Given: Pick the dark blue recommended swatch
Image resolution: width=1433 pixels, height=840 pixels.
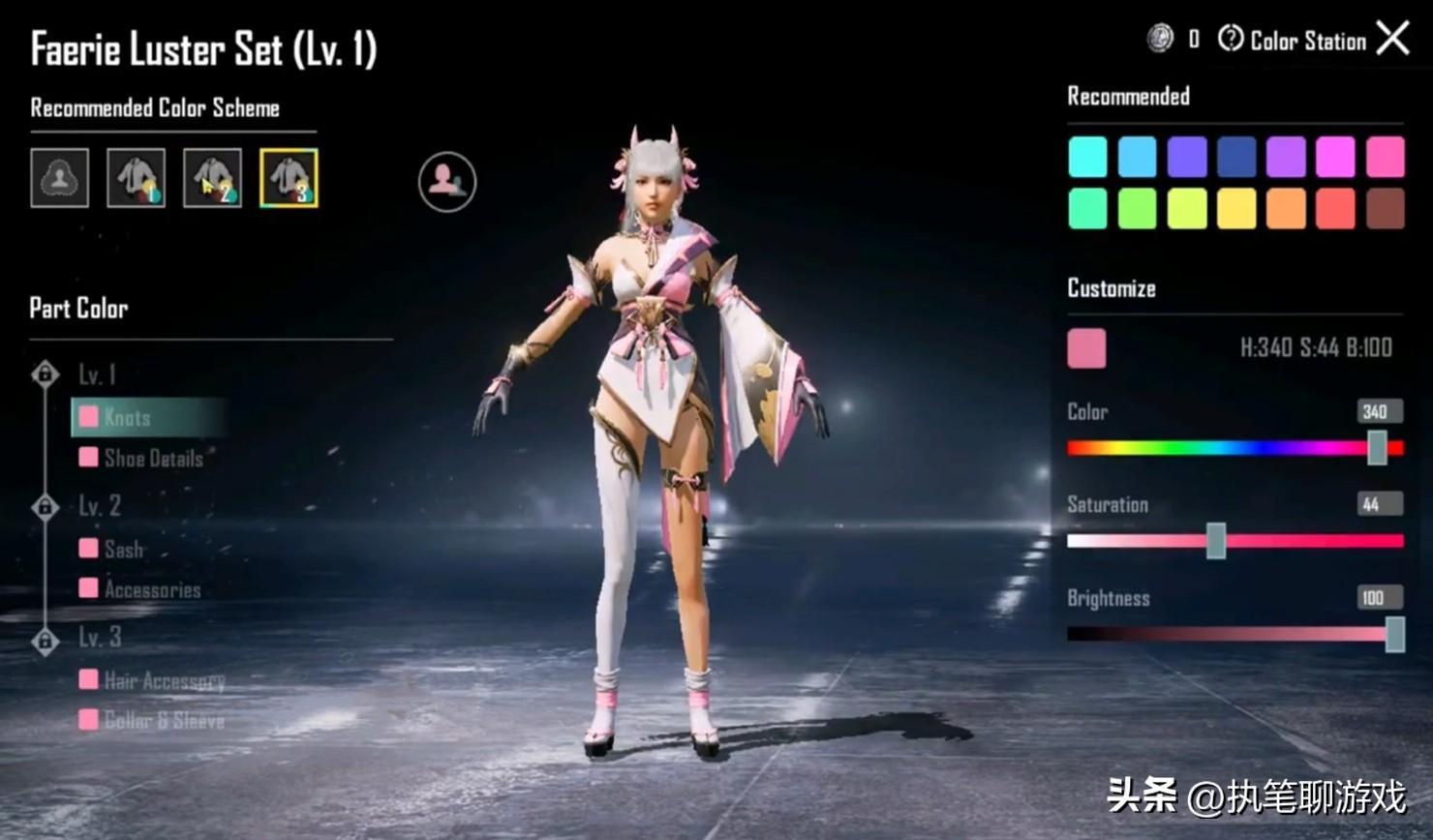Looking at the screenshot, I should coord(1236,157).
